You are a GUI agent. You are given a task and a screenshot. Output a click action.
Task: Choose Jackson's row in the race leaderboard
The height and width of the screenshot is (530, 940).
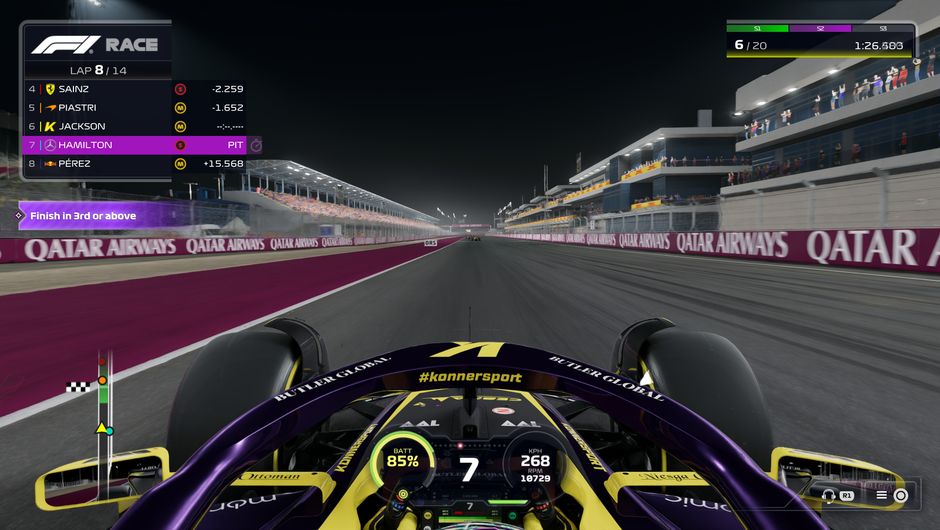click(x=135, y=127)
